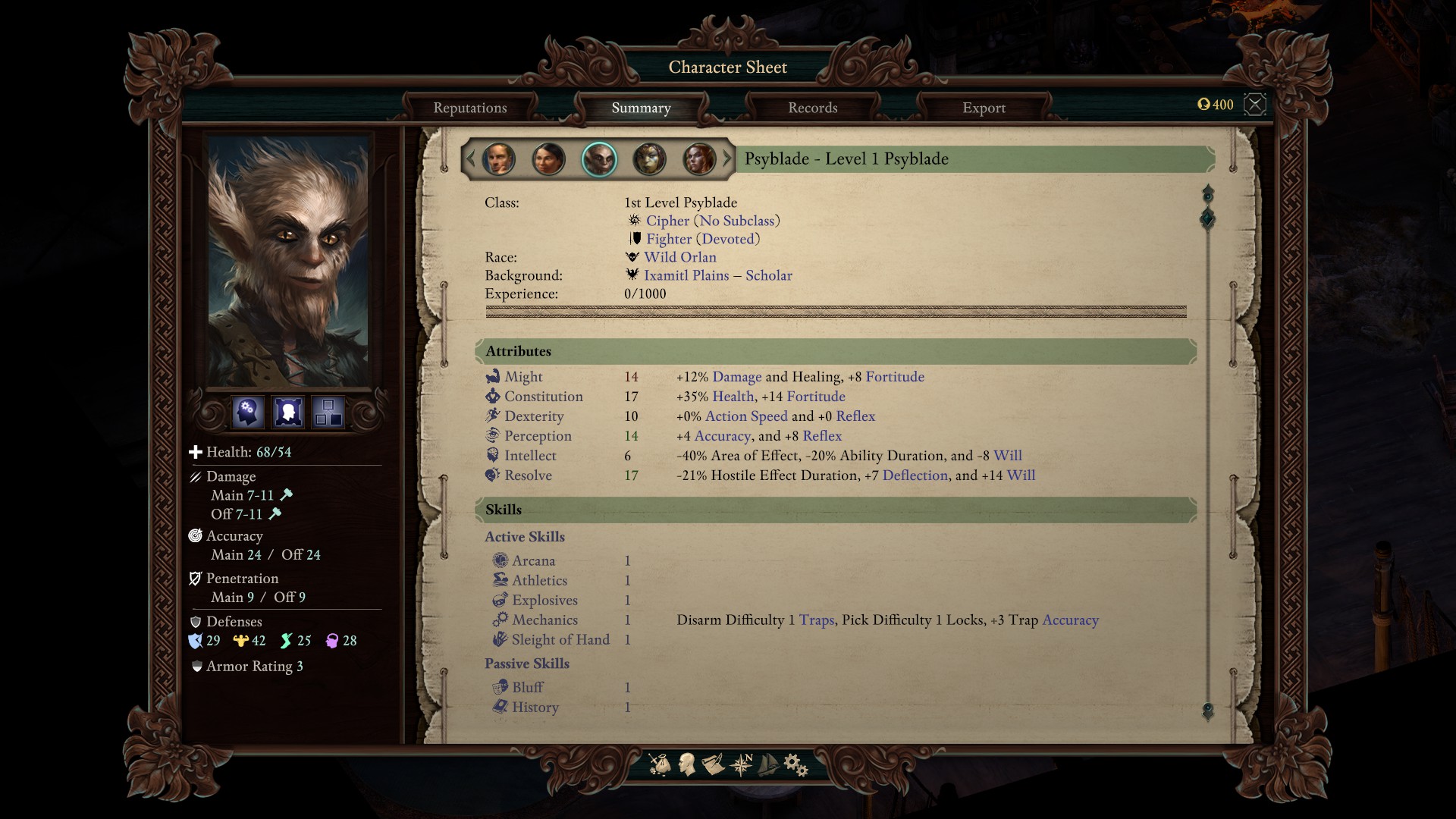The image size is (1456, 819).
Task: Switch to the Reputations tab
Action: click(x=470, y=108)
